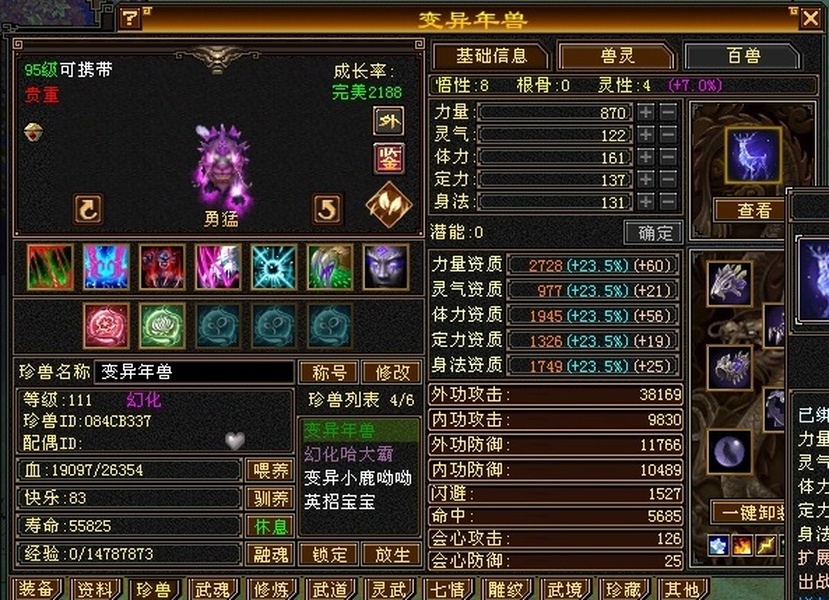Click the 称号 button
The height and width of the screenshot is (600, 829).
click(329, 372)
